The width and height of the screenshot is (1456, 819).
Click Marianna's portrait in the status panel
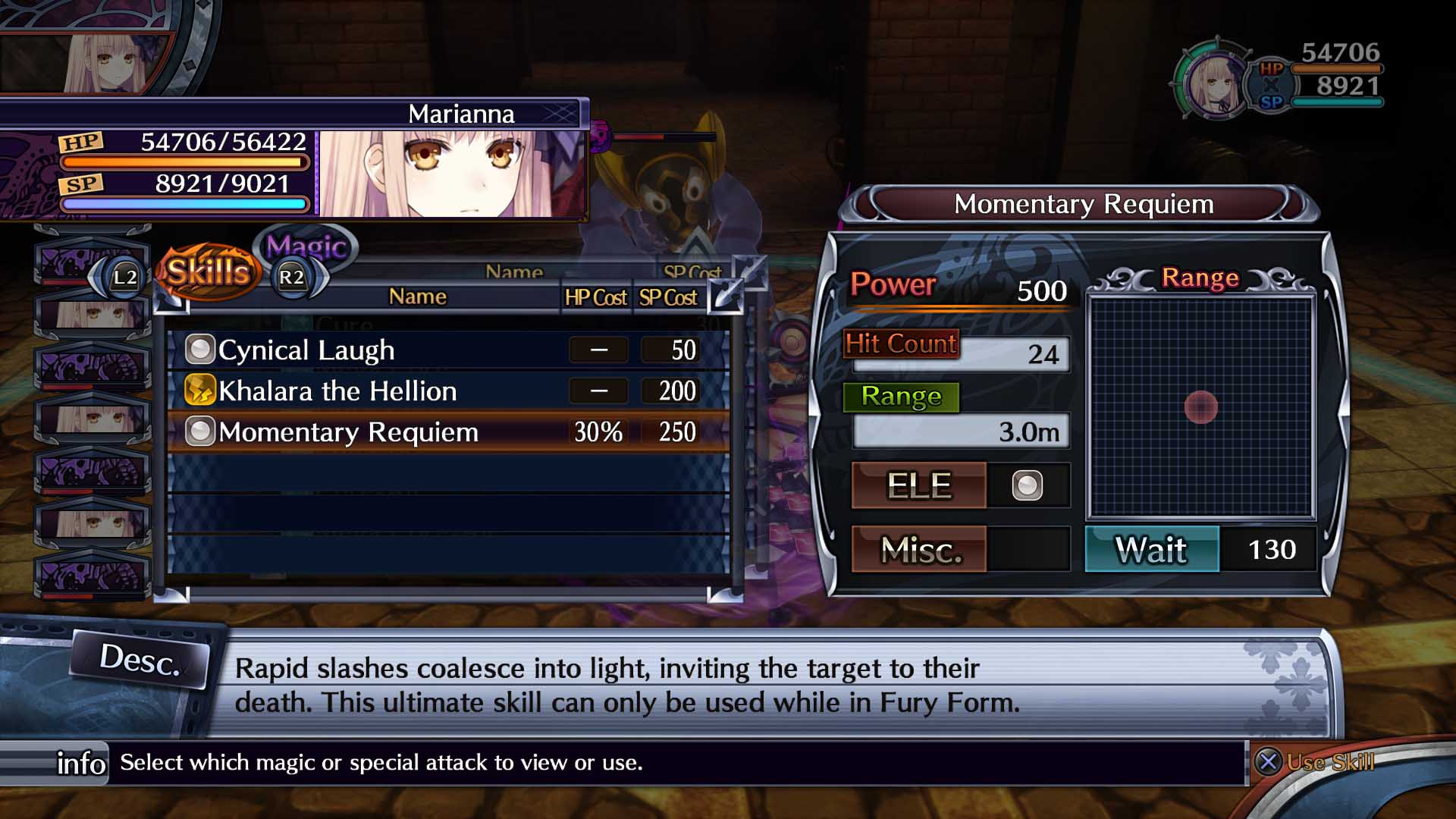(453, 174)
